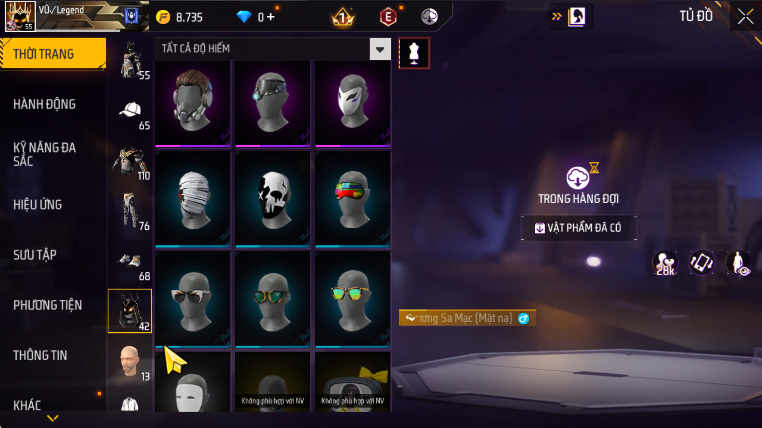Close the TỦ ĐỒ vault screen
Viewport: 762px width, 428px height.
point(745,15)
